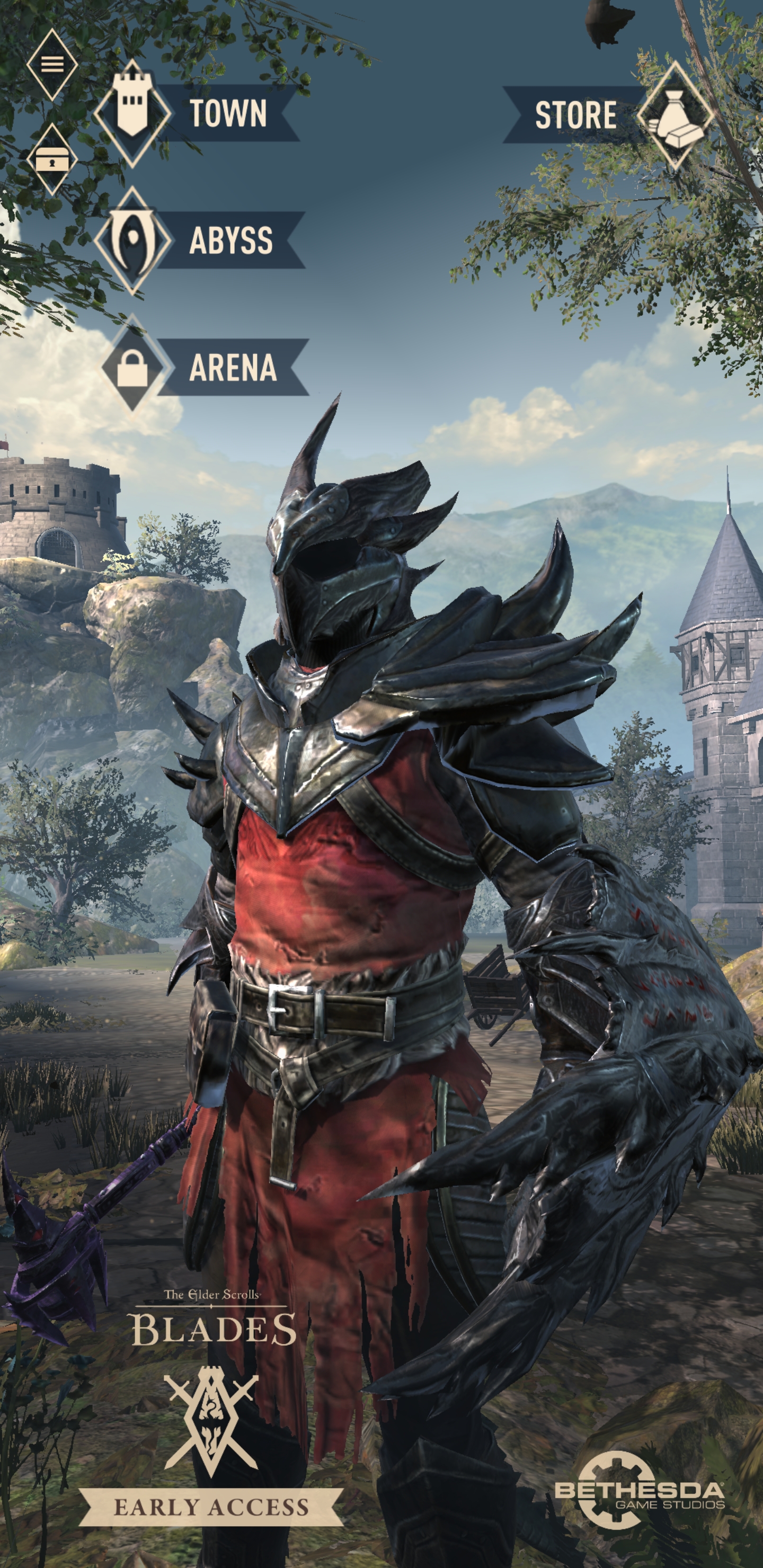The height and width of the screenshot is (1568, 763).
Task: Open the in-game Store banner
Action: [x=575, y=115]
